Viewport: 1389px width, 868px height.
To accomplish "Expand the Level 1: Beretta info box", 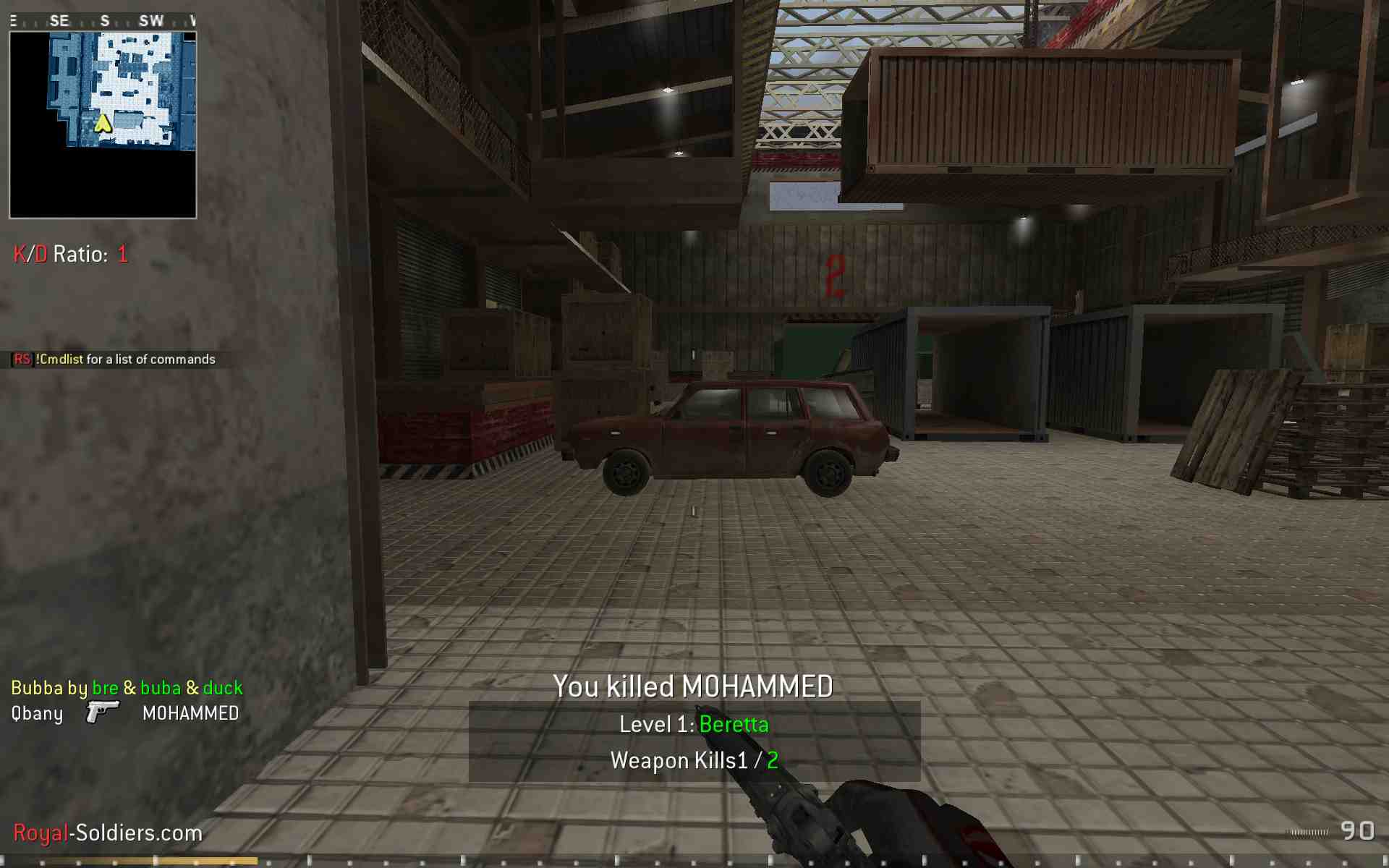I will pos(694,724).
